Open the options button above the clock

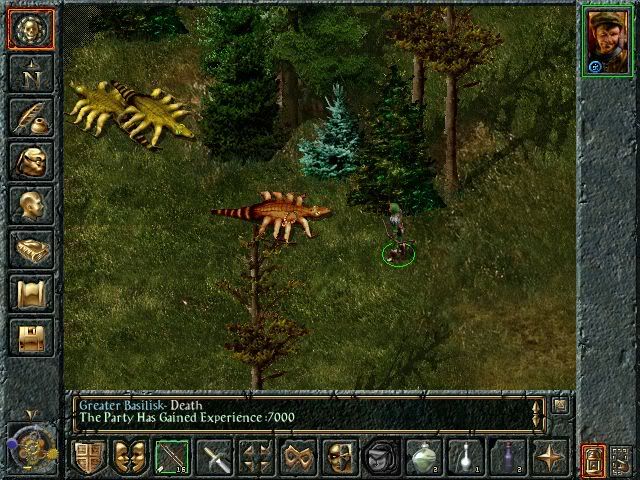point(29,337)
